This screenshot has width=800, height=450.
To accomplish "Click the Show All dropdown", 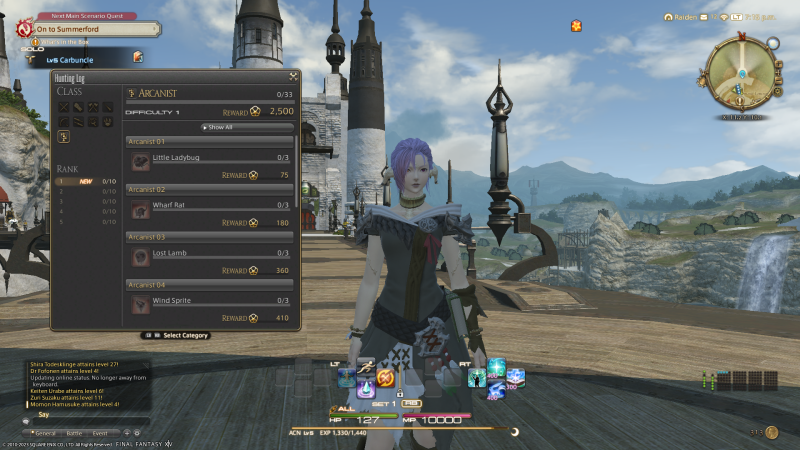I will [247, 127].
